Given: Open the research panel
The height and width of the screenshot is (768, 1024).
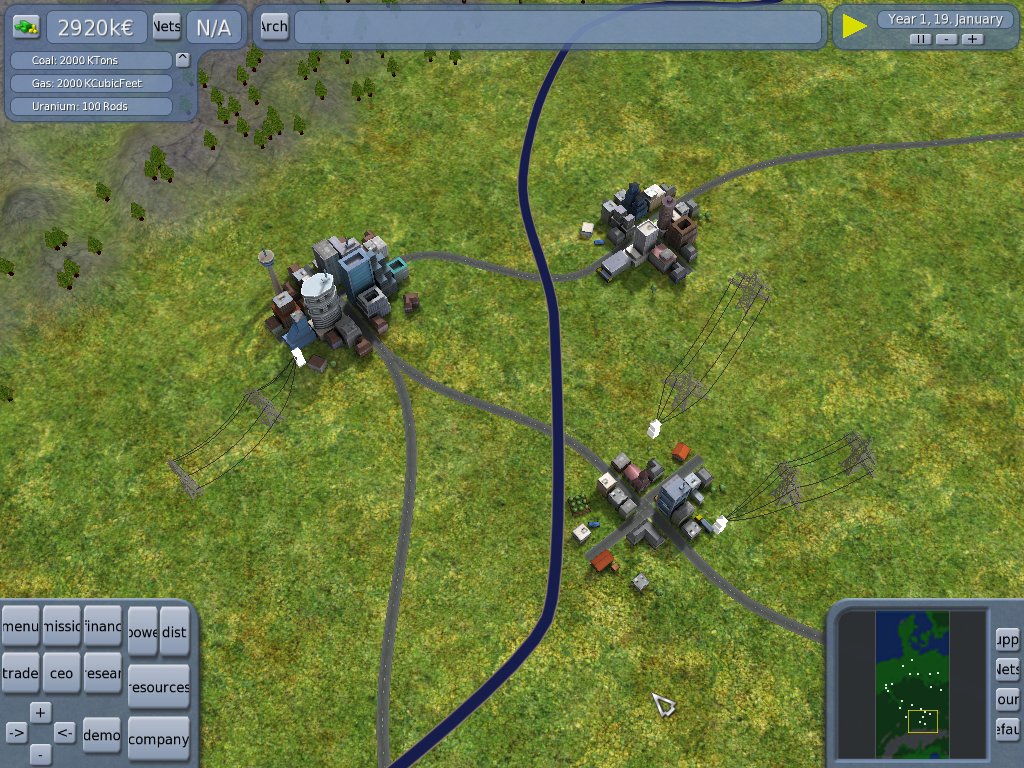Looking at the screenshot, I should tap(102, 673).
